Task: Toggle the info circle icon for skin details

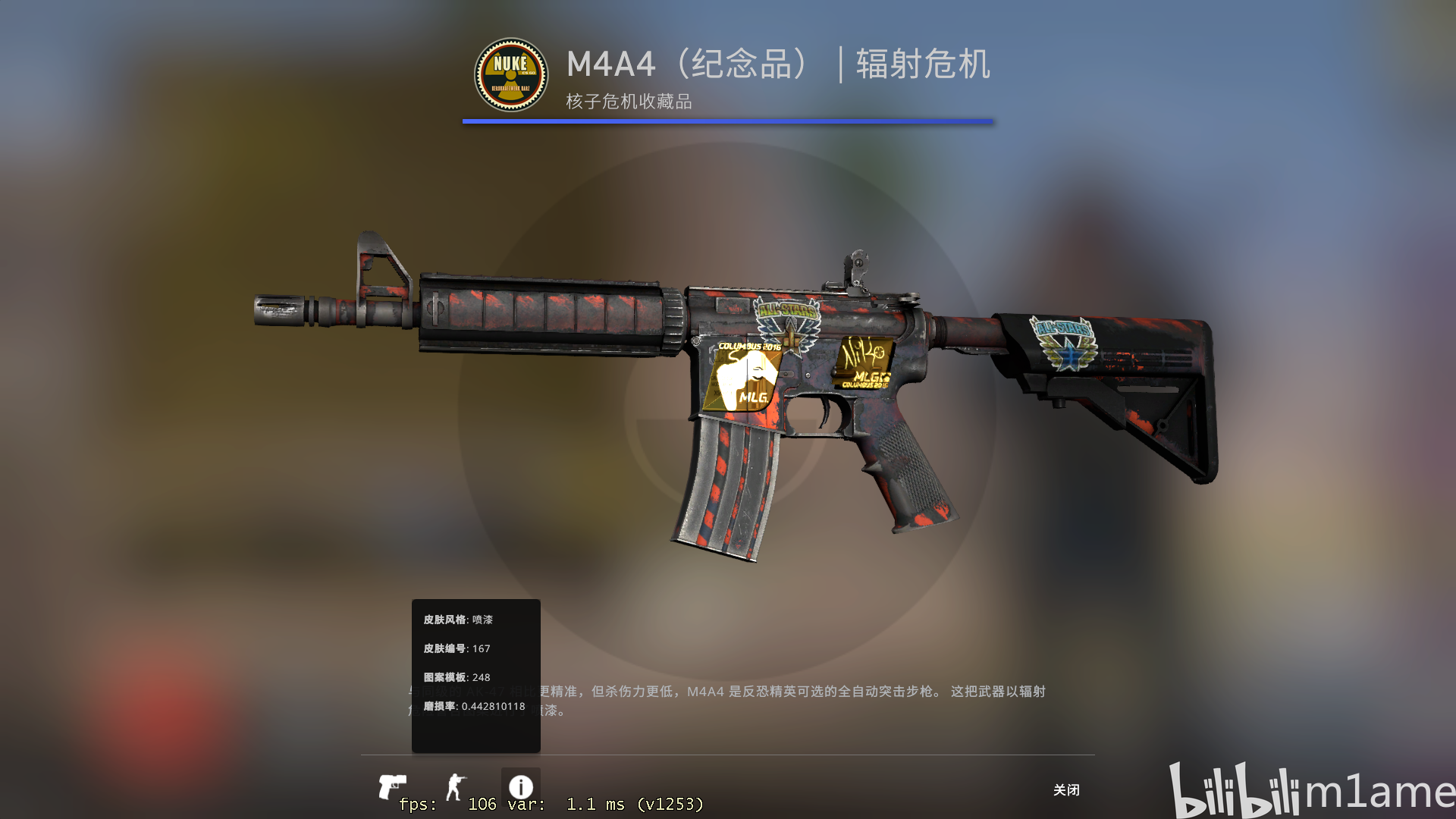Action: 519,786
